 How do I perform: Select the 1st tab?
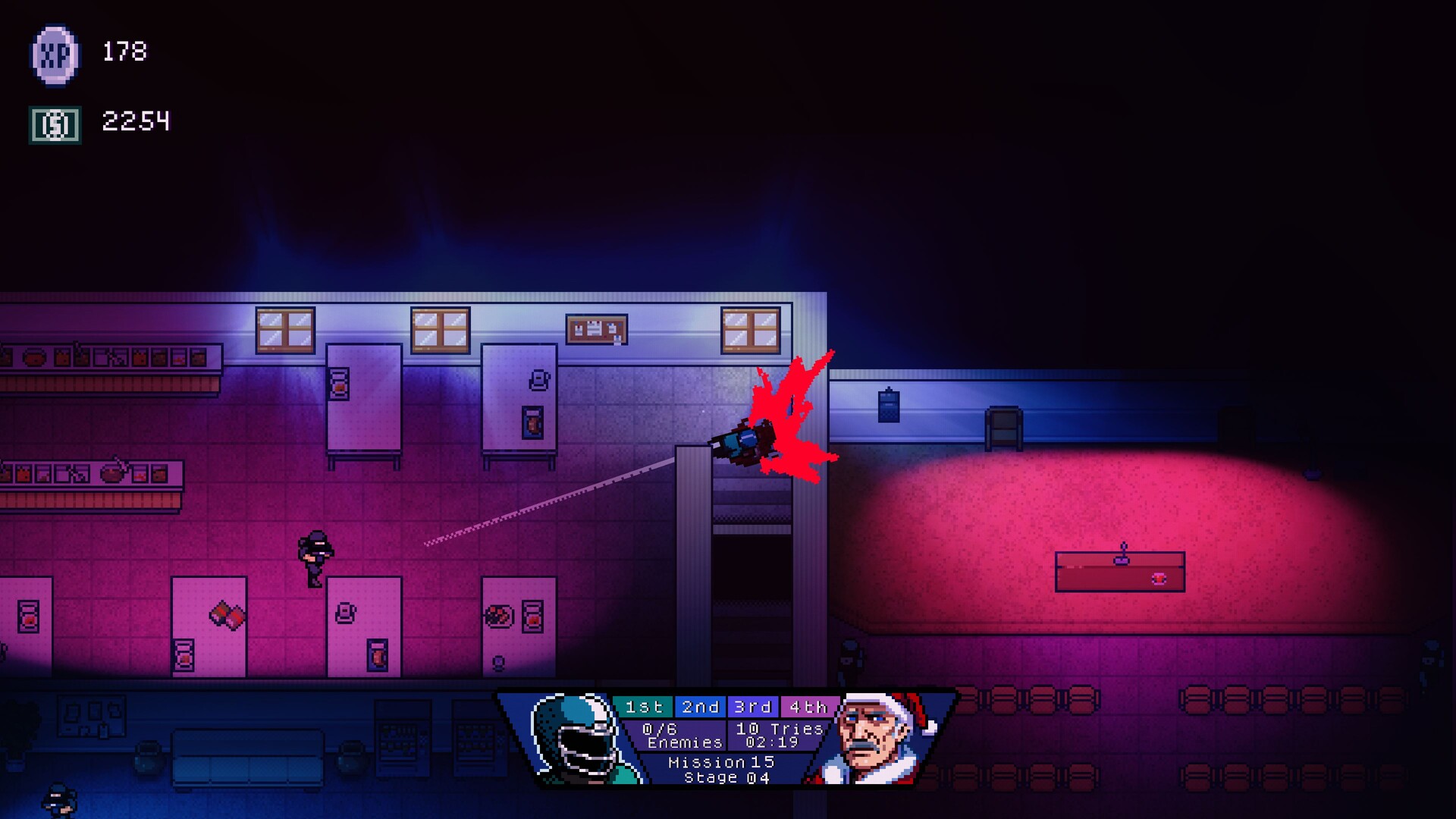coord(643,707)
